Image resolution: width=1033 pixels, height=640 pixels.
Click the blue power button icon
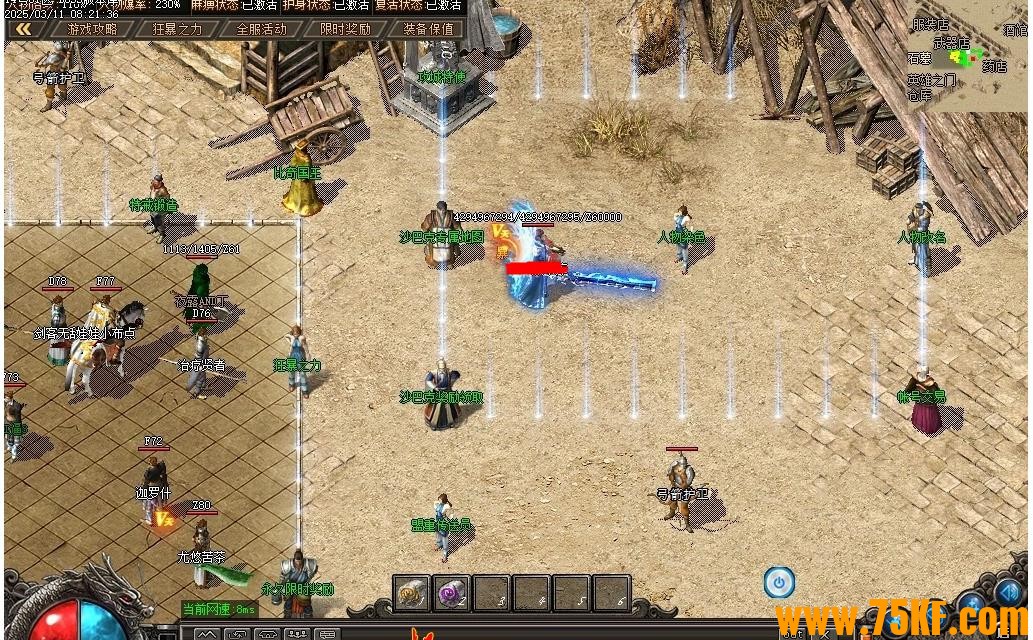[779, 582]
